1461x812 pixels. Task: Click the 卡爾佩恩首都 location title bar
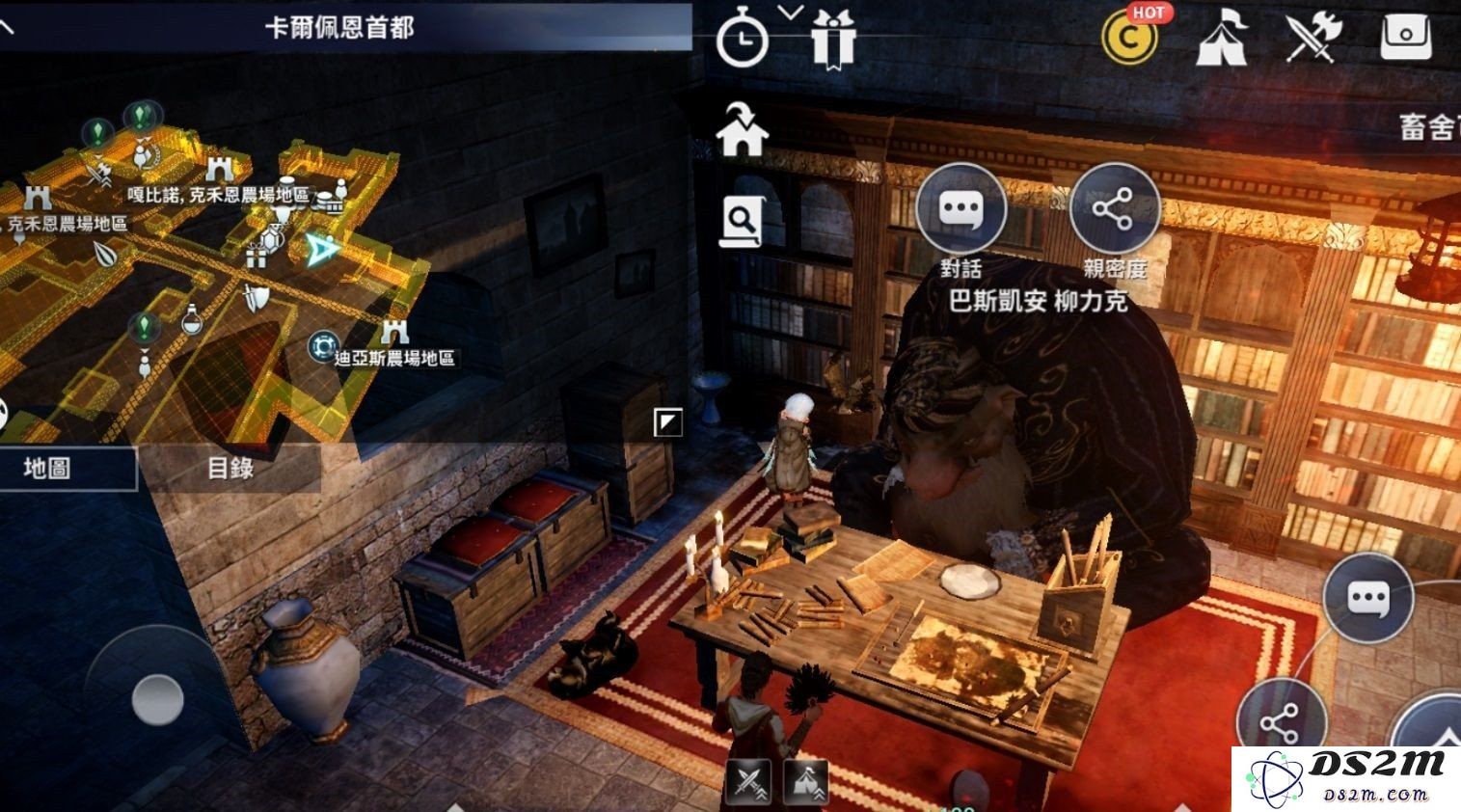coord(339,27)
